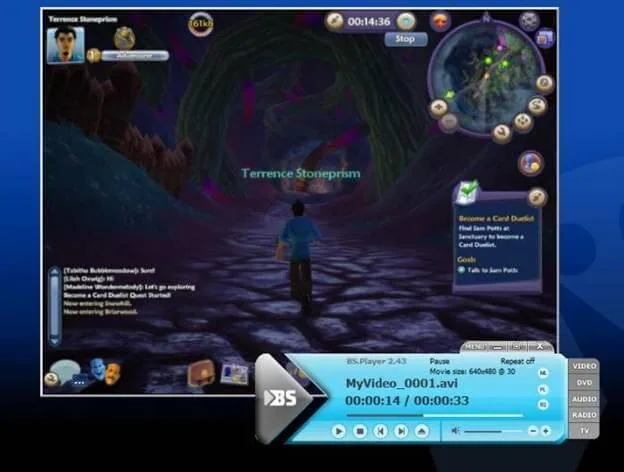This screenshot has height=472, width=624.
Task: Click the play button in BS.Player
Action: coord(338,431)
